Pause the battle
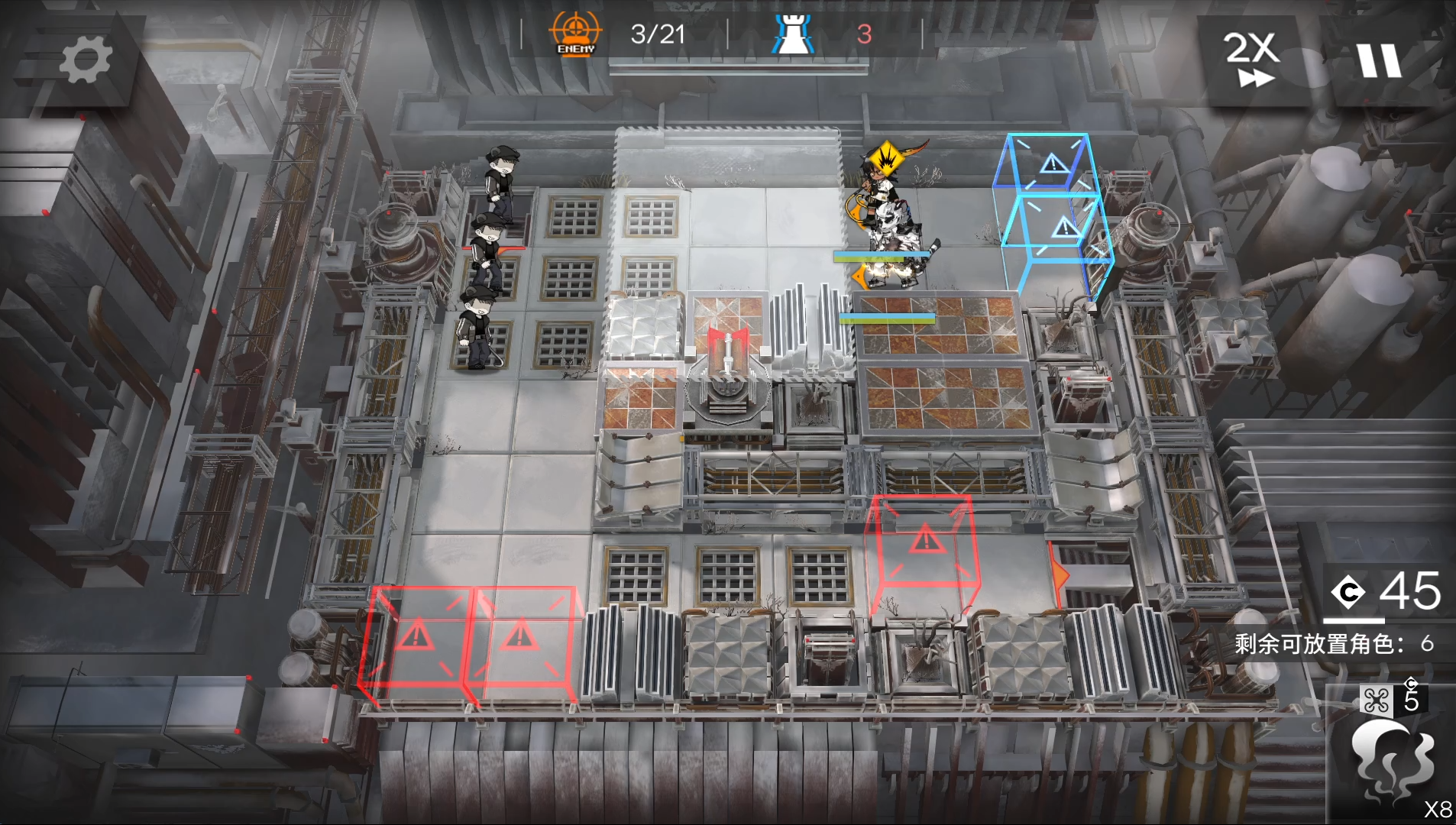 [x=1378, y=60]
